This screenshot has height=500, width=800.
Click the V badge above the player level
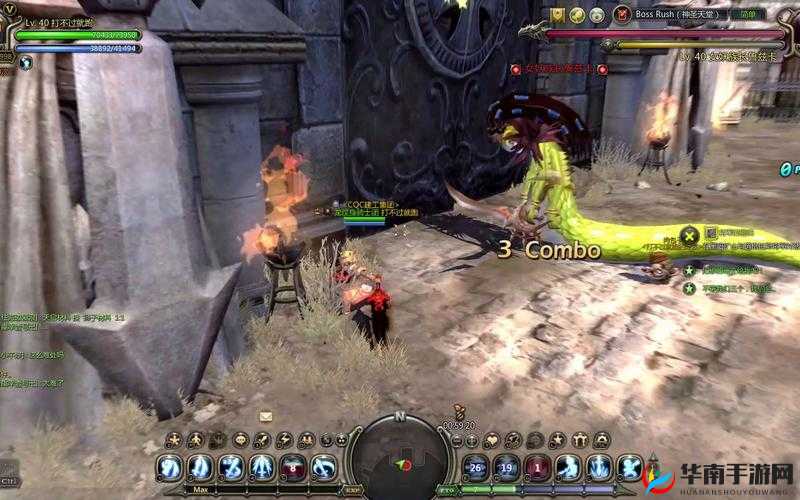[9, 9]
